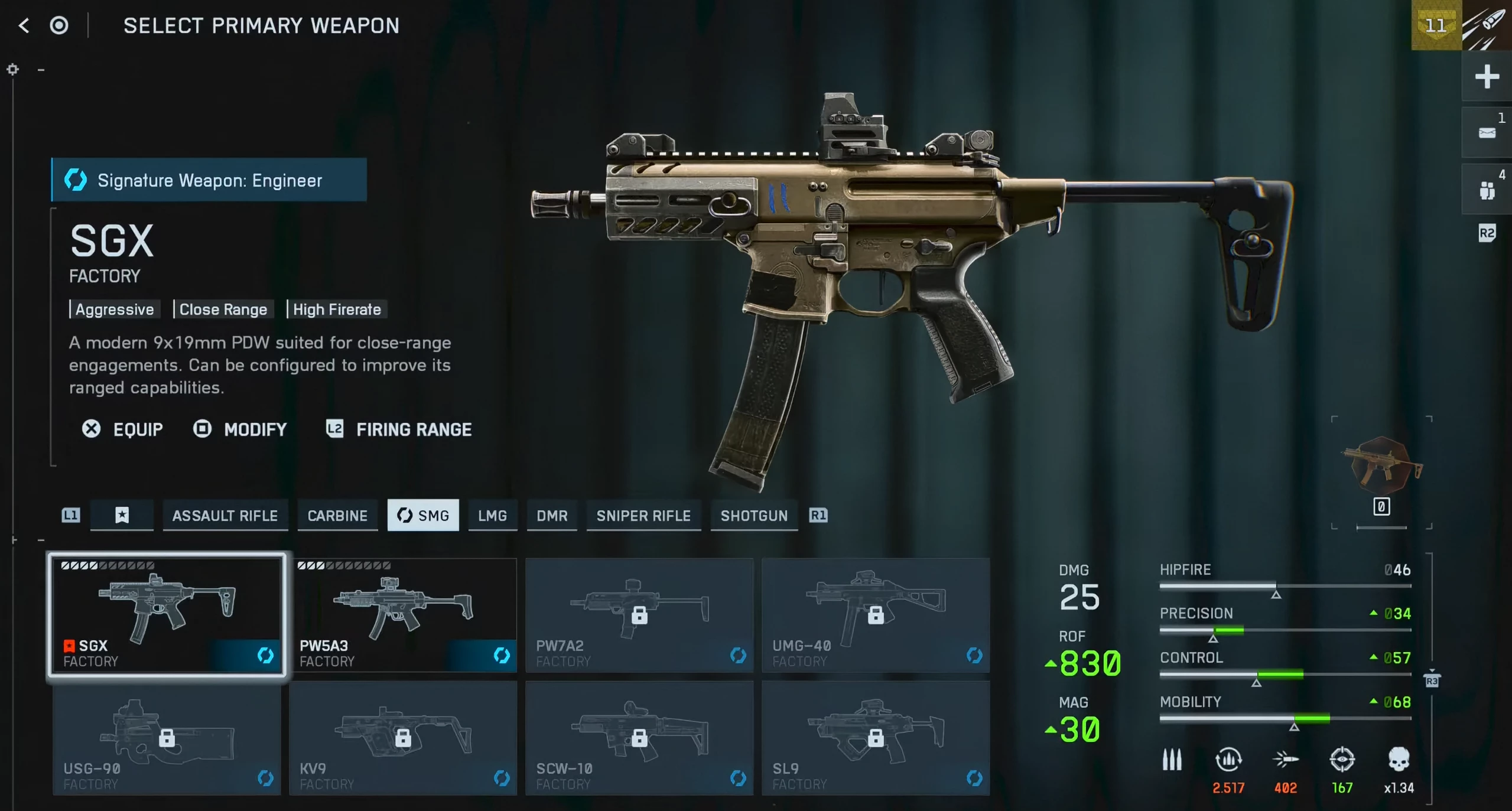1512x811 pixels.
Task: Switch to the Assault Rifle tab
Action: coord(225,516)
